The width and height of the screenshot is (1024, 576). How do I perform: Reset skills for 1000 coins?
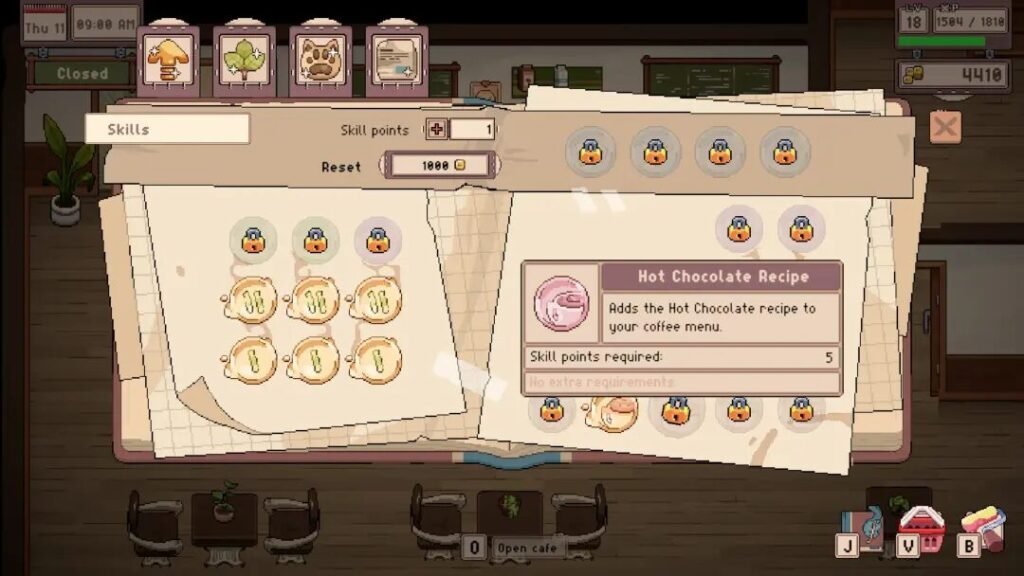click(438, 165)
